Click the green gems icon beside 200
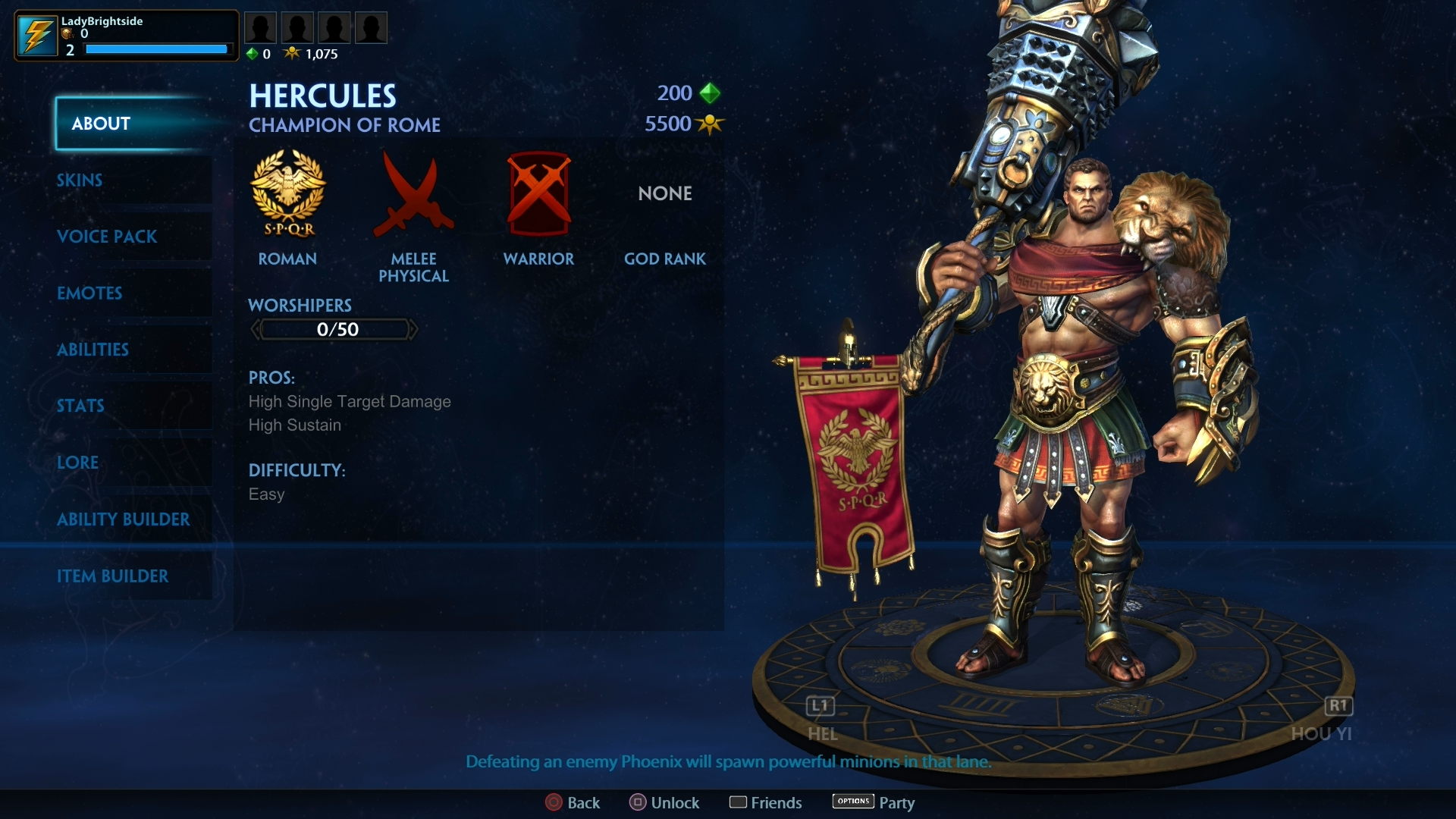1456x819 pixels. point(708,93)
